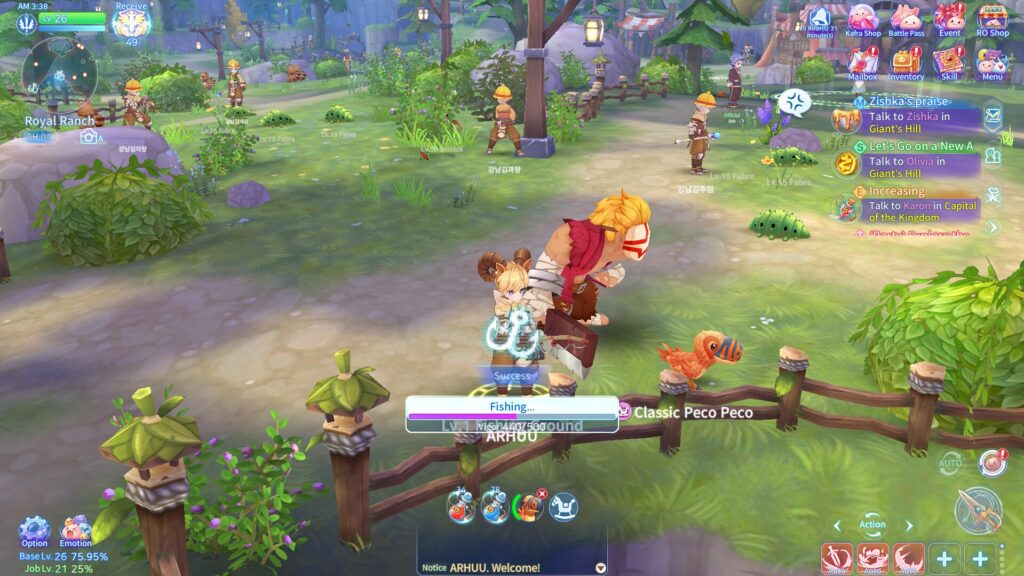Open the Skill book
The height and width of the screenshot is (576, 1024).
point(949,63)
